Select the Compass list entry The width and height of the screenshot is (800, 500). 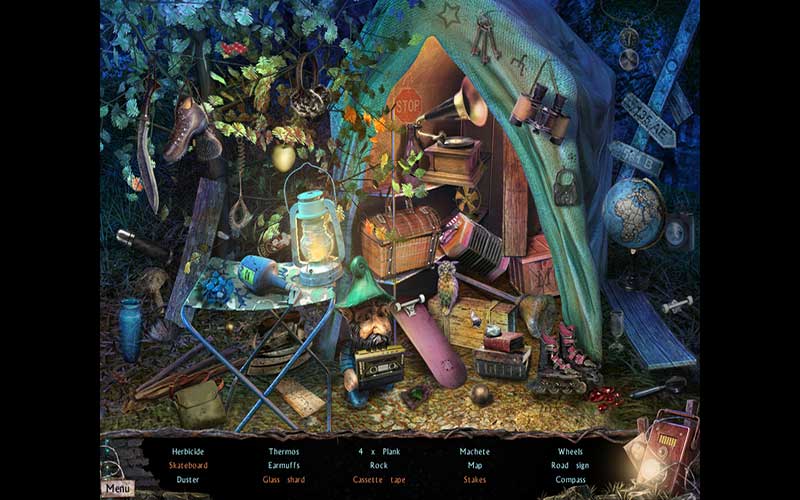point(570,479)
